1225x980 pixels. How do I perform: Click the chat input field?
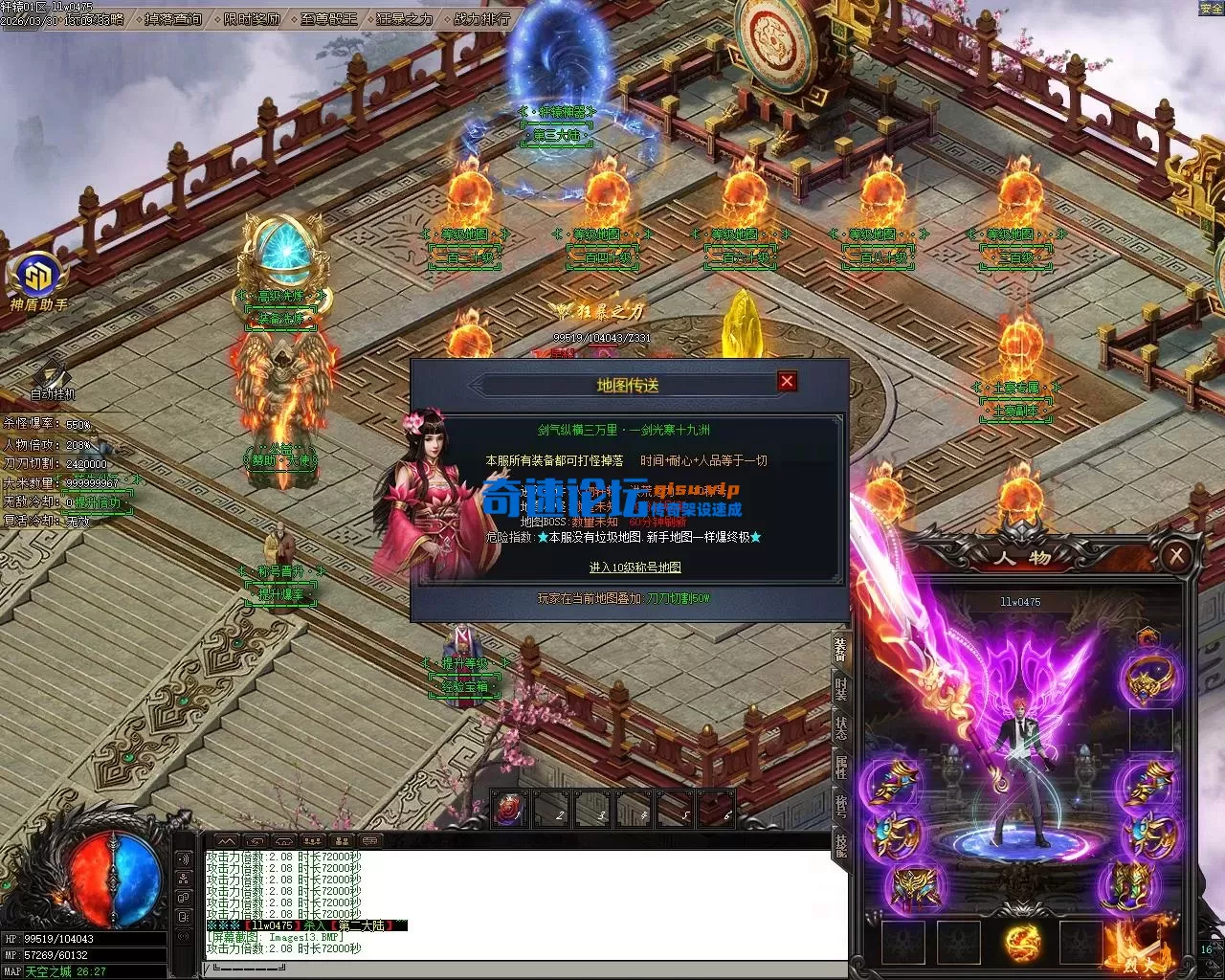click(526, 970)
